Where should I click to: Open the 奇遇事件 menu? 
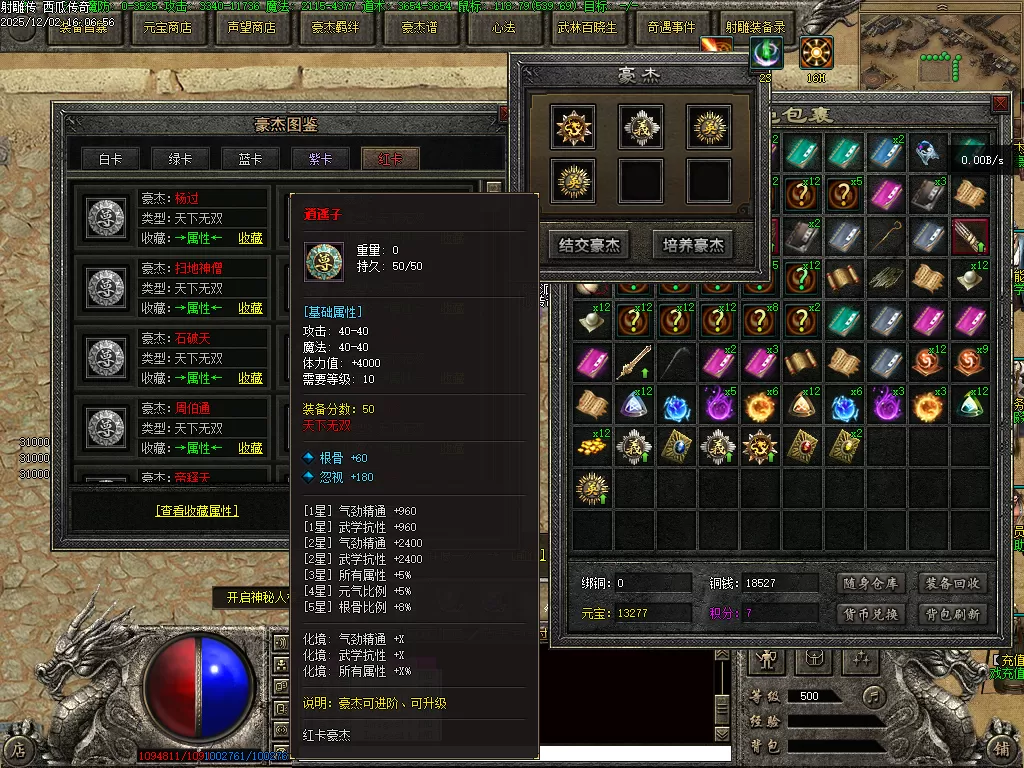(671, 28)
